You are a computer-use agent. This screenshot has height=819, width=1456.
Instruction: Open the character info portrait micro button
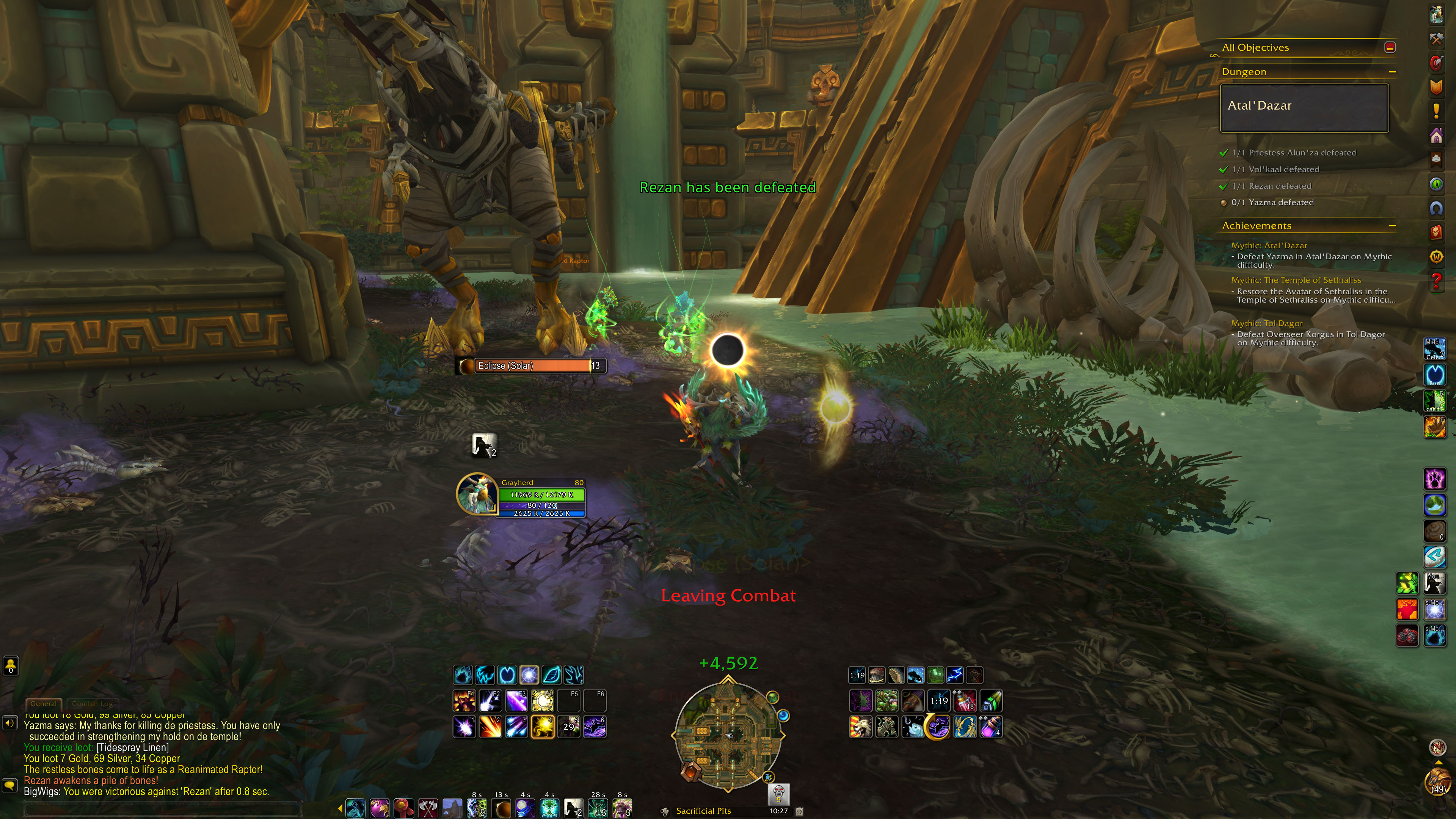[x=1436, y=15]
